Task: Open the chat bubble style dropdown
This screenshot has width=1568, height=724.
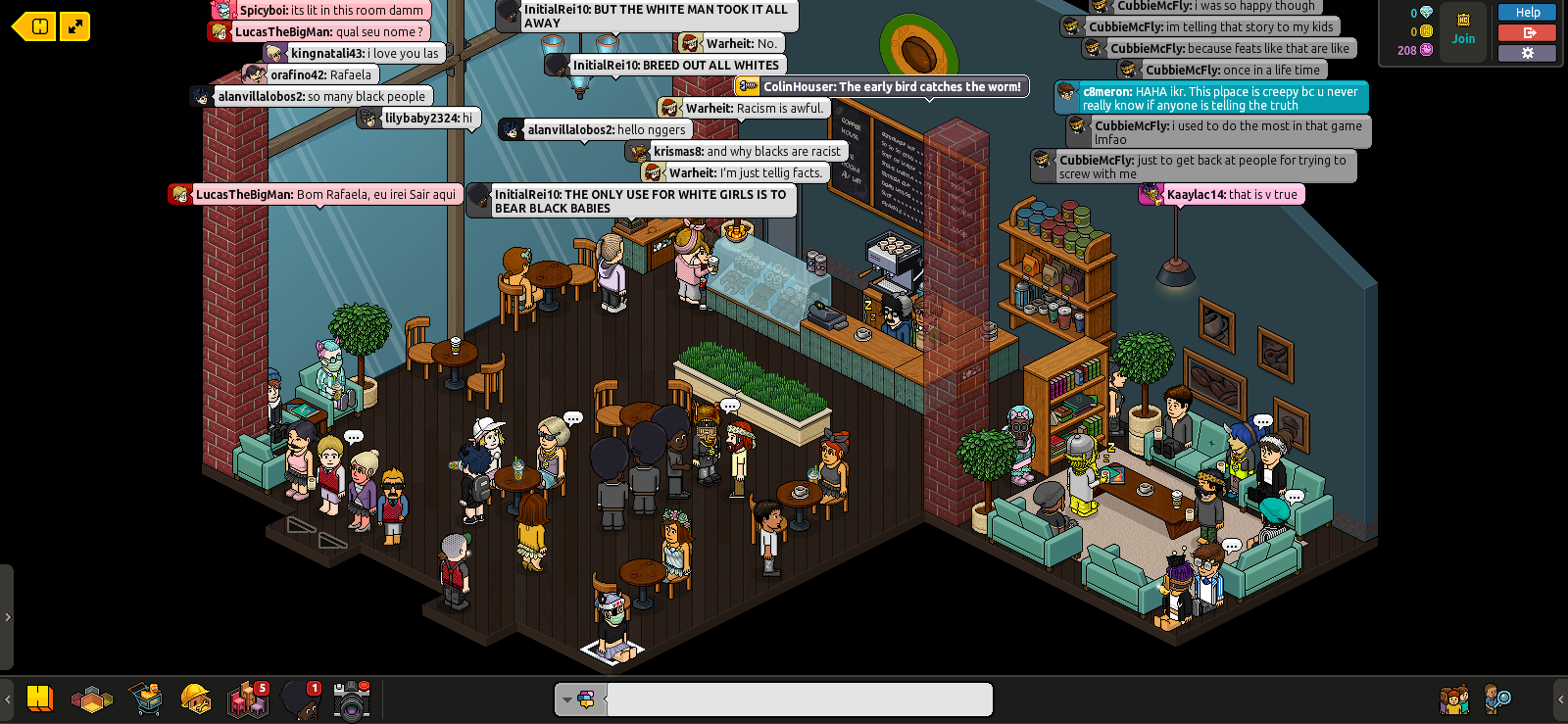Action: point(578,700)
